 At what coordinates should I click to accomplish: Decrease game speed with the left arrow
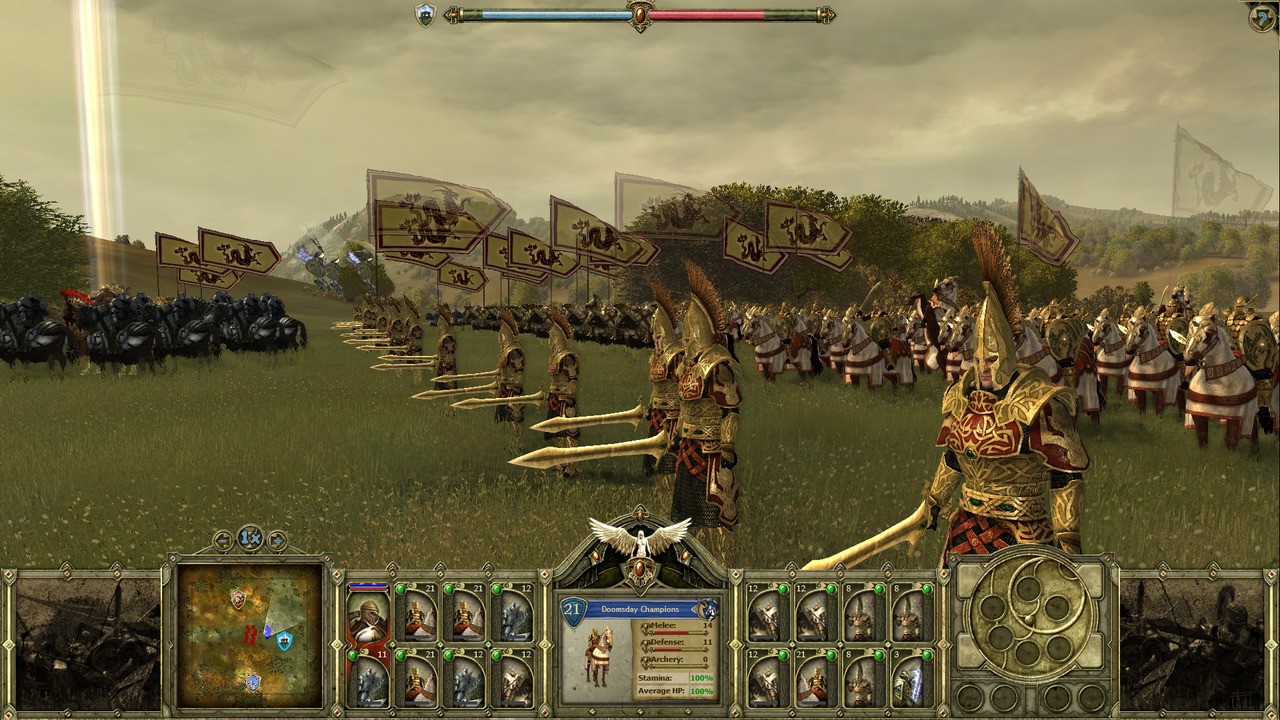click(223, 541)
